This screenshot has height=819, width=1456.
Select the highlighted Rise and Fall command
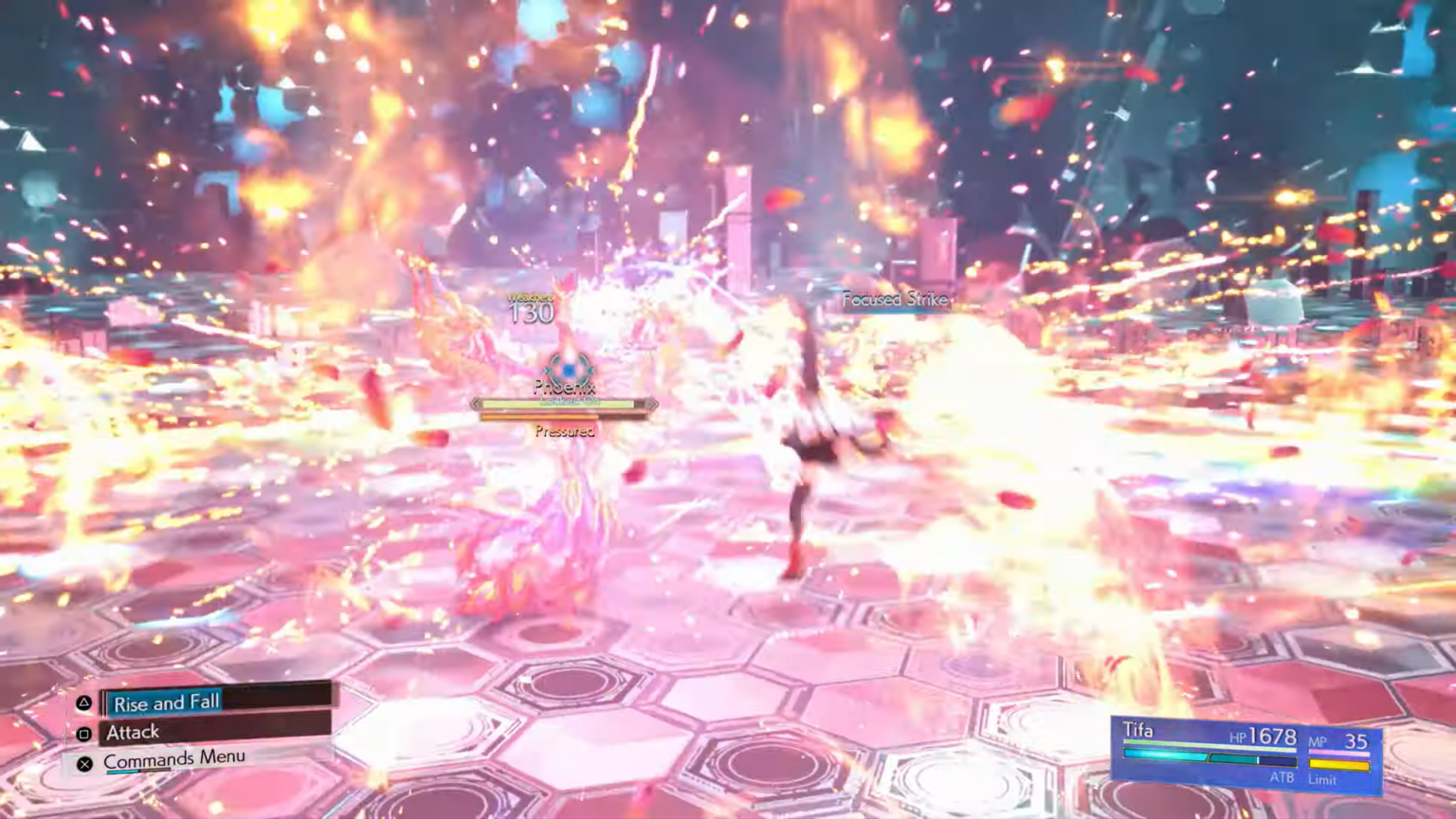tap(166, 702)
